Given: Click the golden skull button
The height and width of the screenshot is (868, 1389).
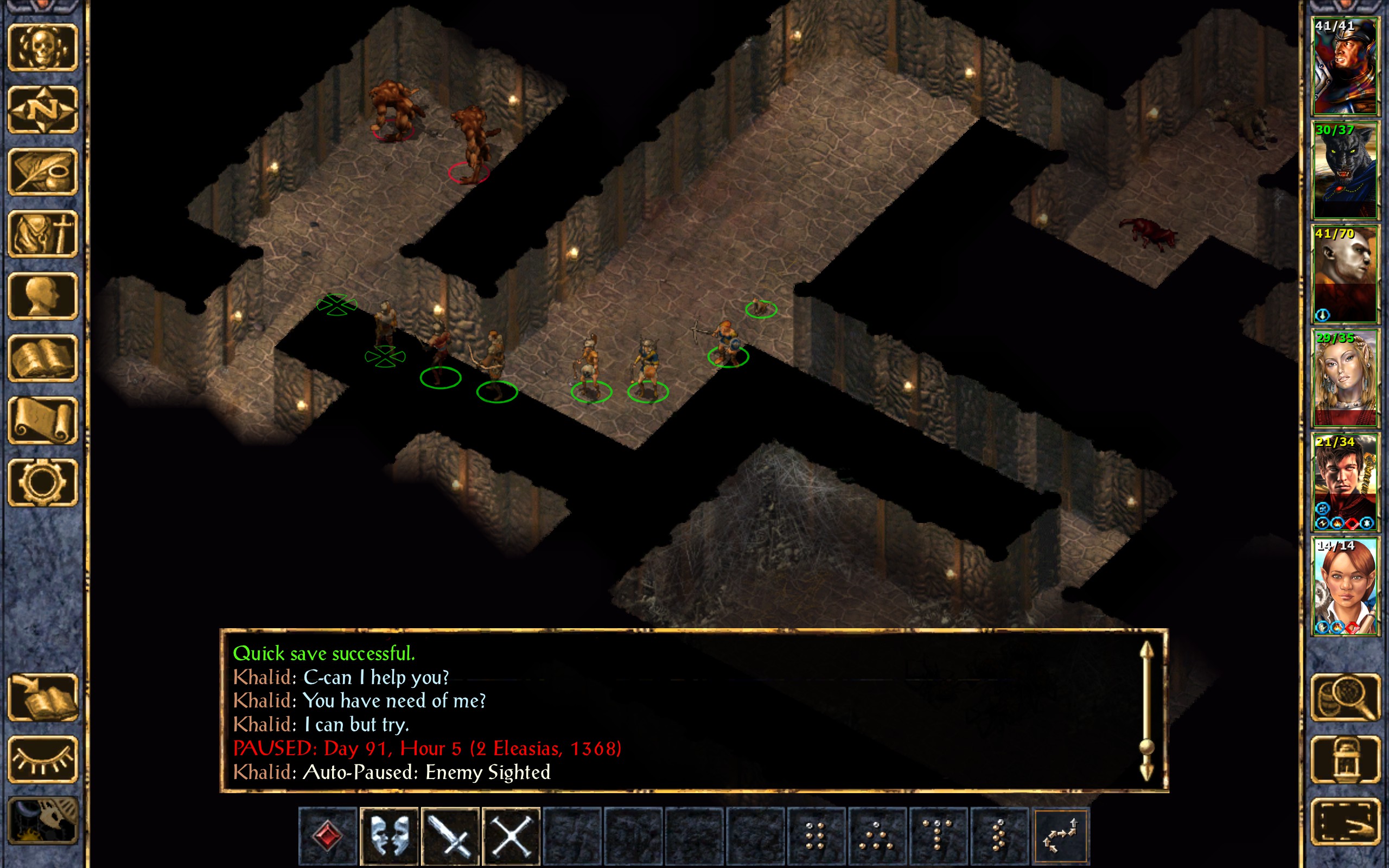Looking at the screenshot, I should coord(42,48).
